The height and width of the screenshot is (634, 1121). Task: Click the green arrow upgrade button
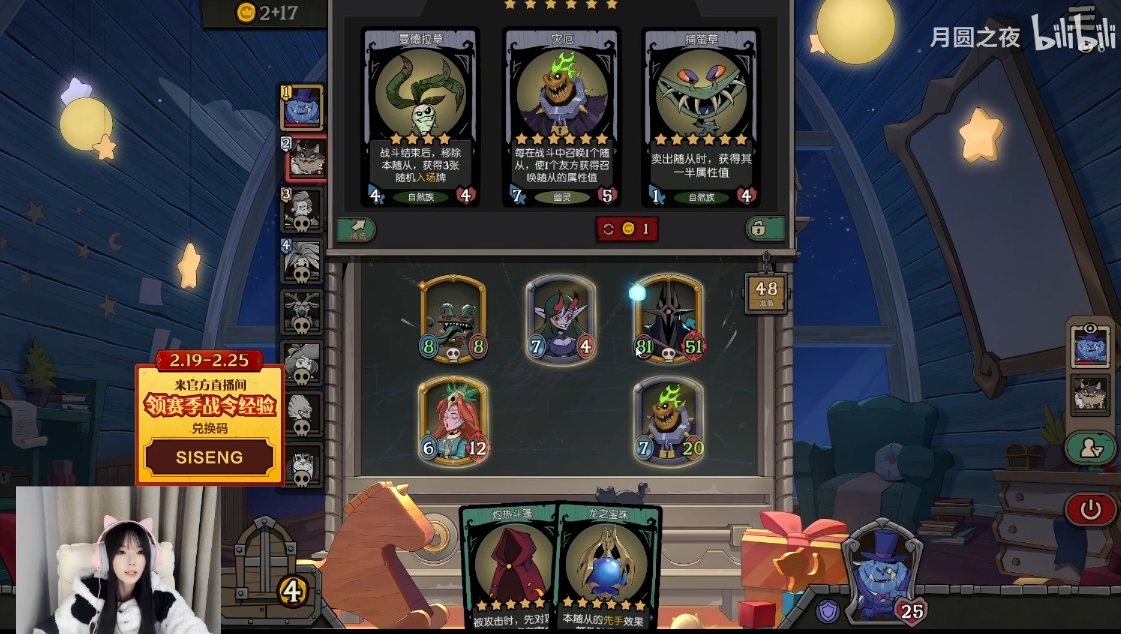point(355,229)
